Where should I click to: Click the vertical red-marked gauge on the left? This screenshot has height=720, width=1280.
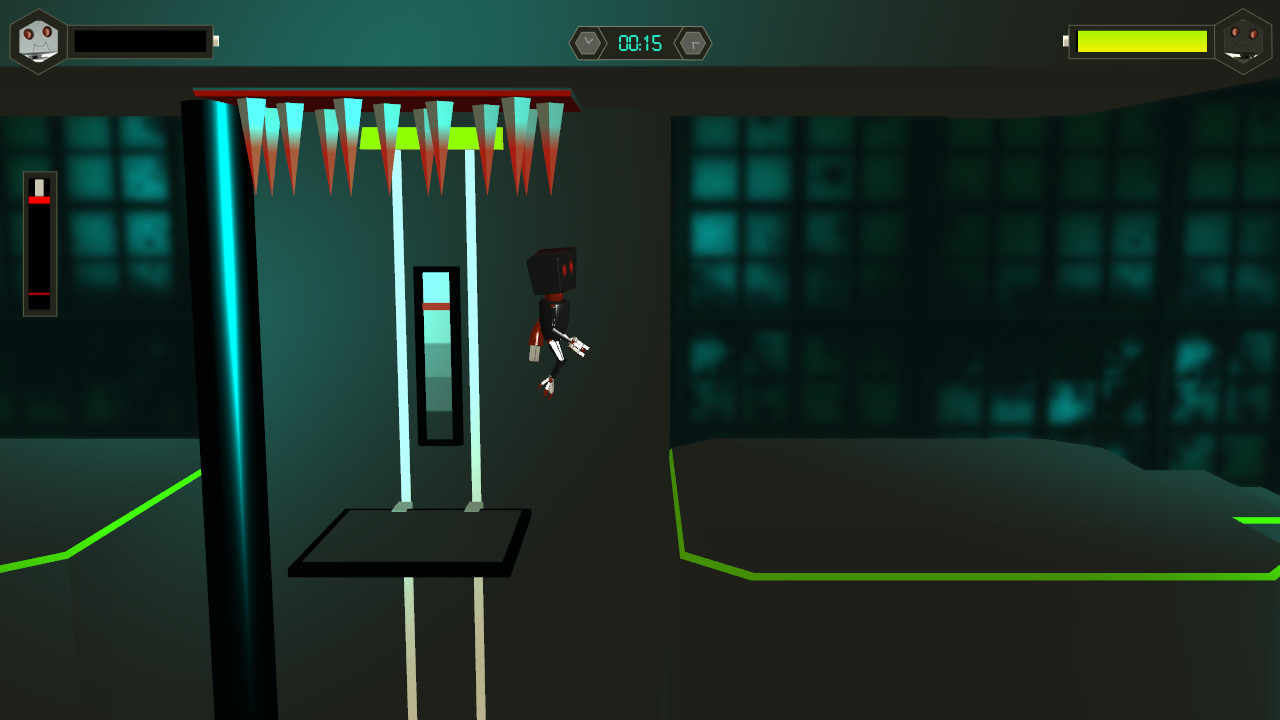(38, 240)
